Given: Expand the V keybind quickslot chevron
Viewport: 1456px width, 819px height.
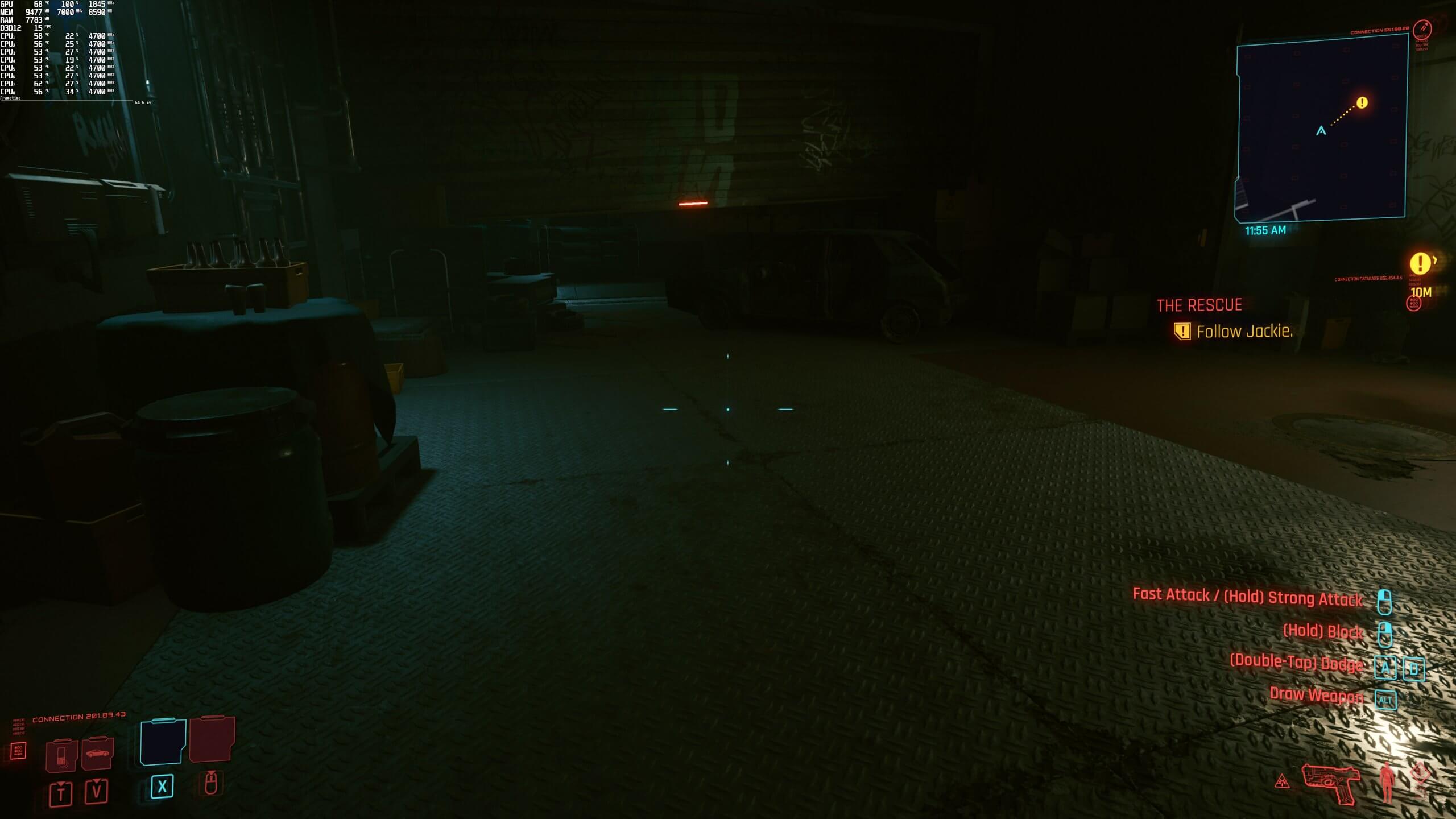Looking at the screenshot, I should [97, 788].
